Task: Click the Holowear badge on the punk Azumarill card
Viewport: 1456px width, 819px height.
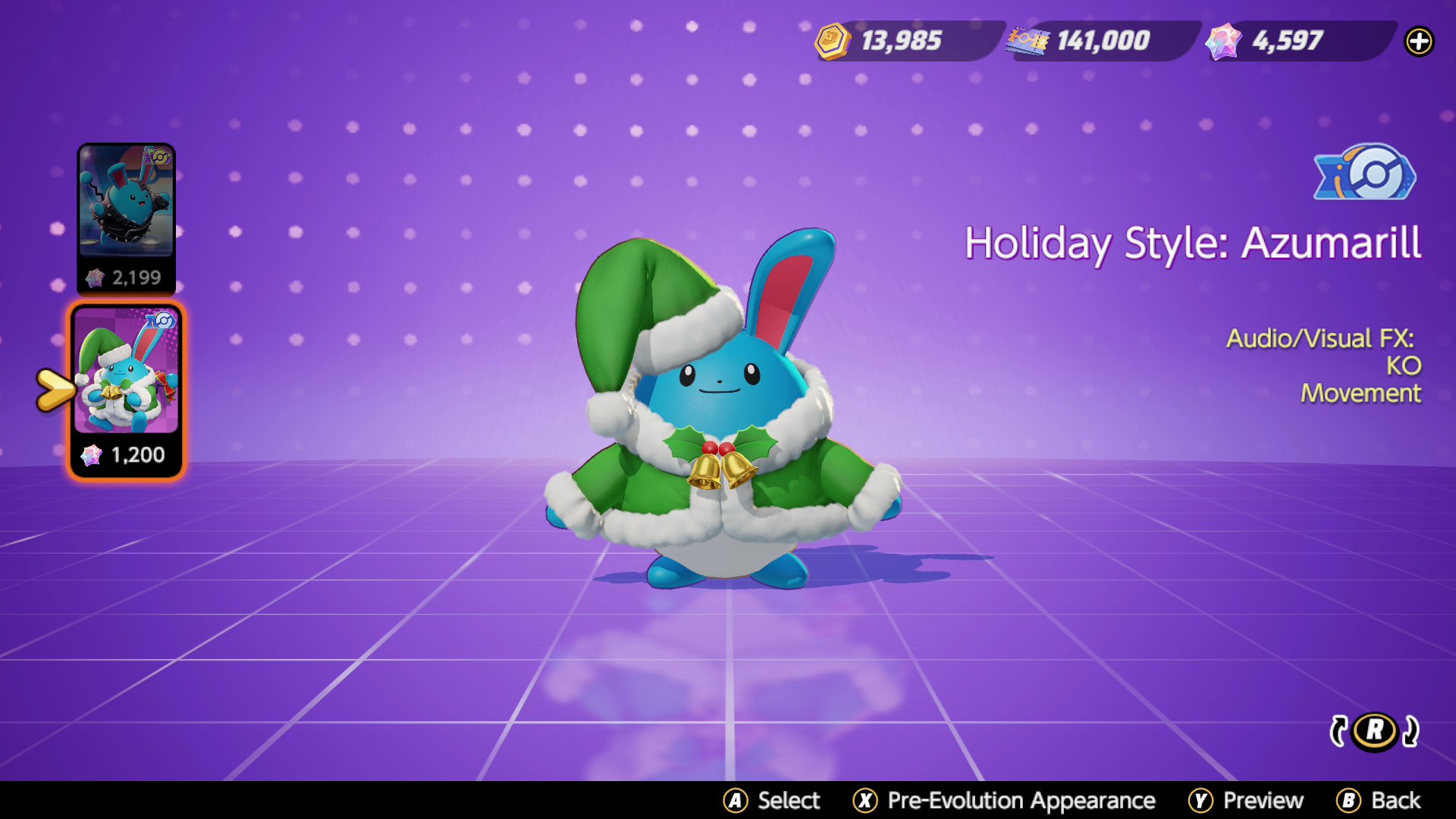Action: (158, 157)
